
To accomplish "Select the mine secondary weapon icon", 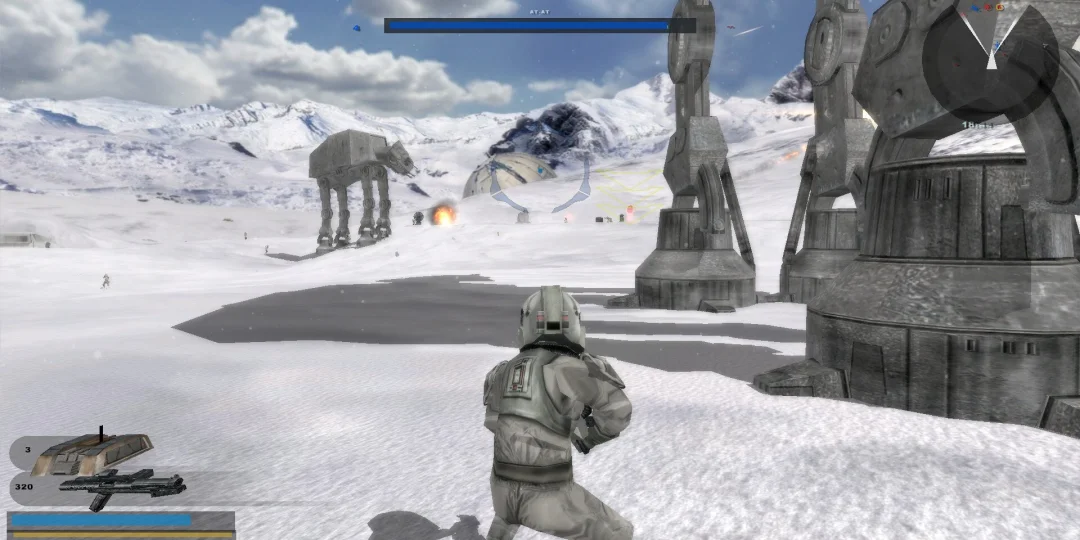I will pyautogui.click(x=92, y=453).
